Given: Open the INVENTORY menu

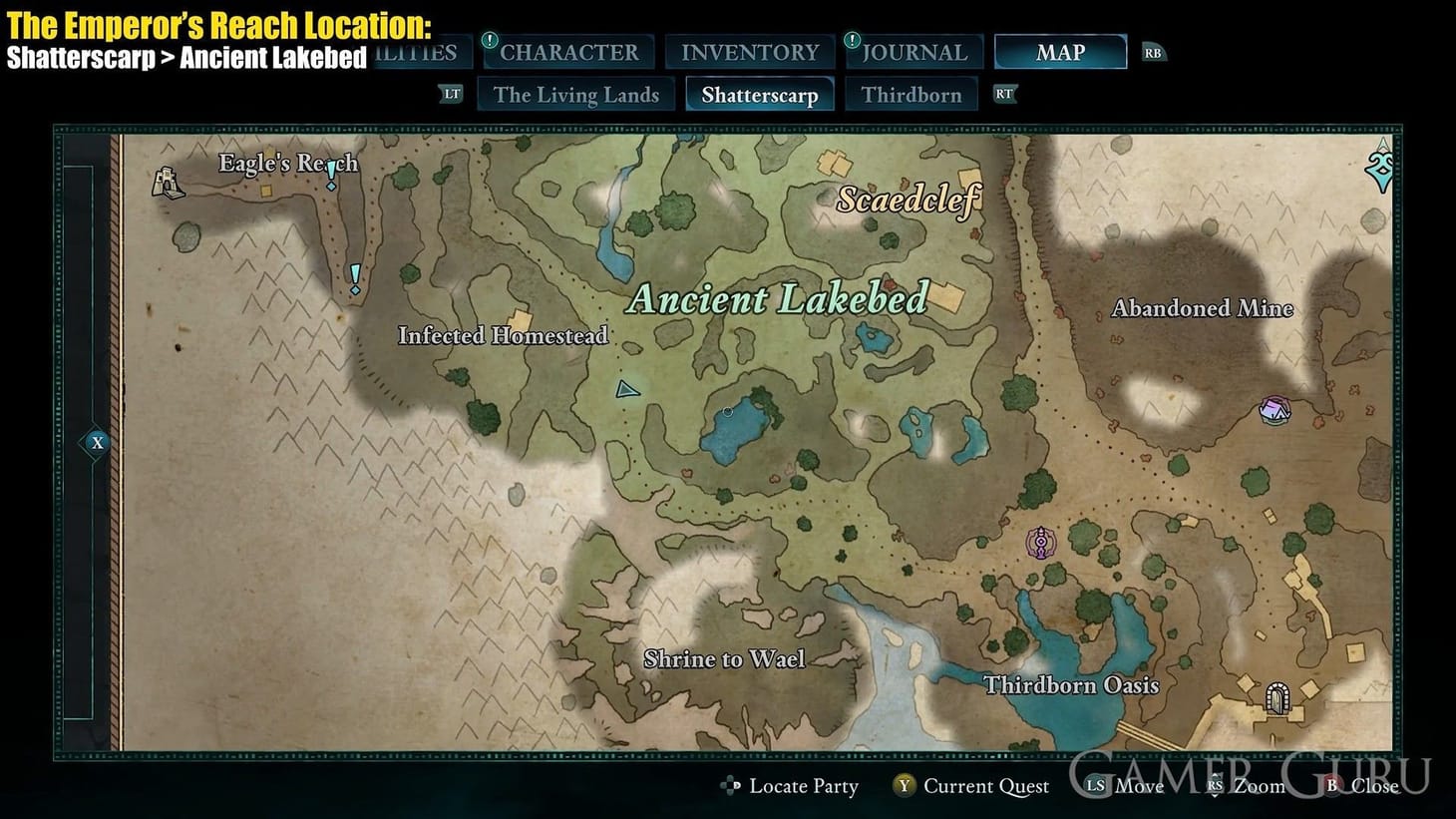Looking at the screenshot, I should point(749,52).
